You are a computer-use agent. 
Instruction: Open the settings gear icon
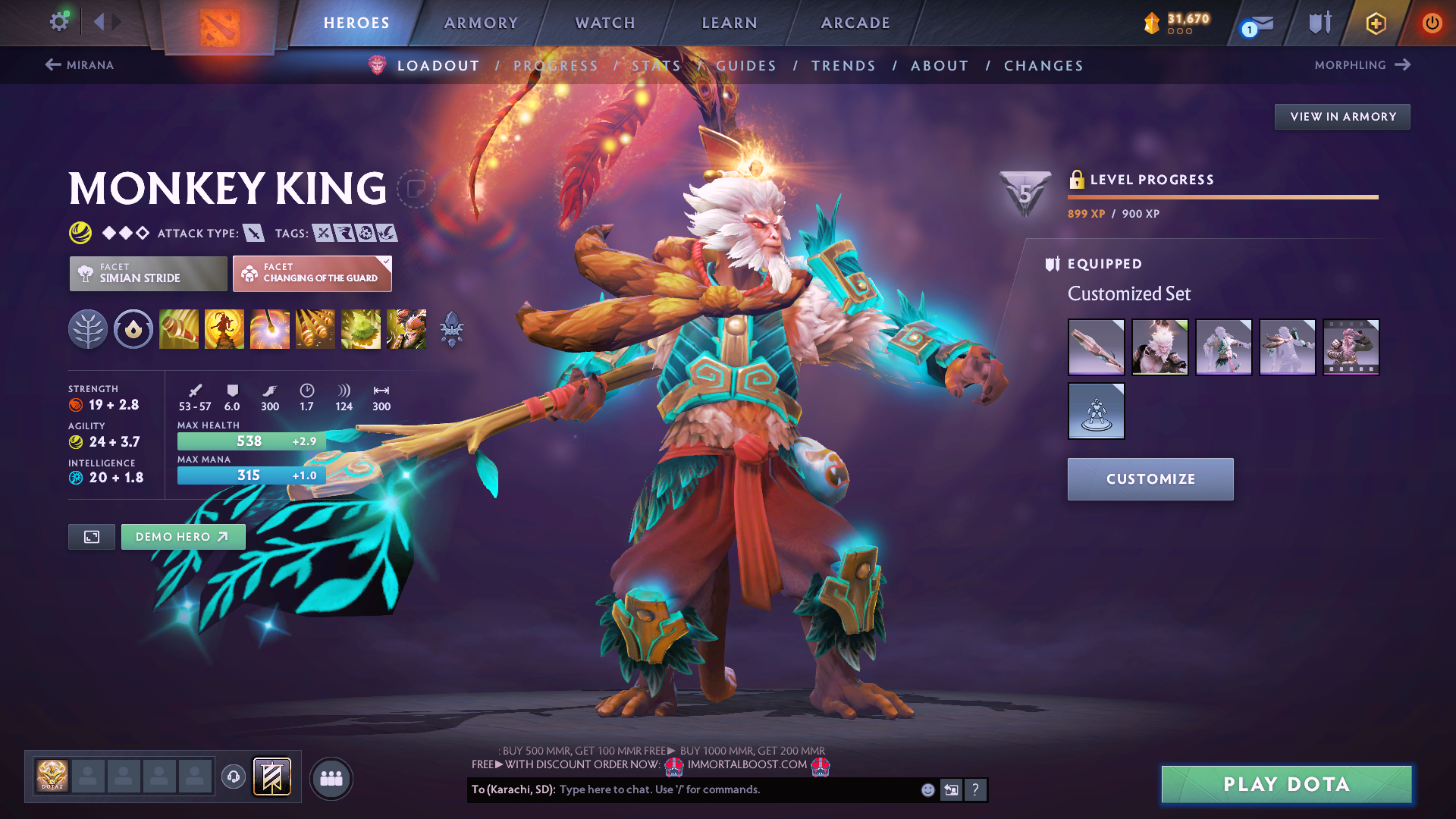59,21
